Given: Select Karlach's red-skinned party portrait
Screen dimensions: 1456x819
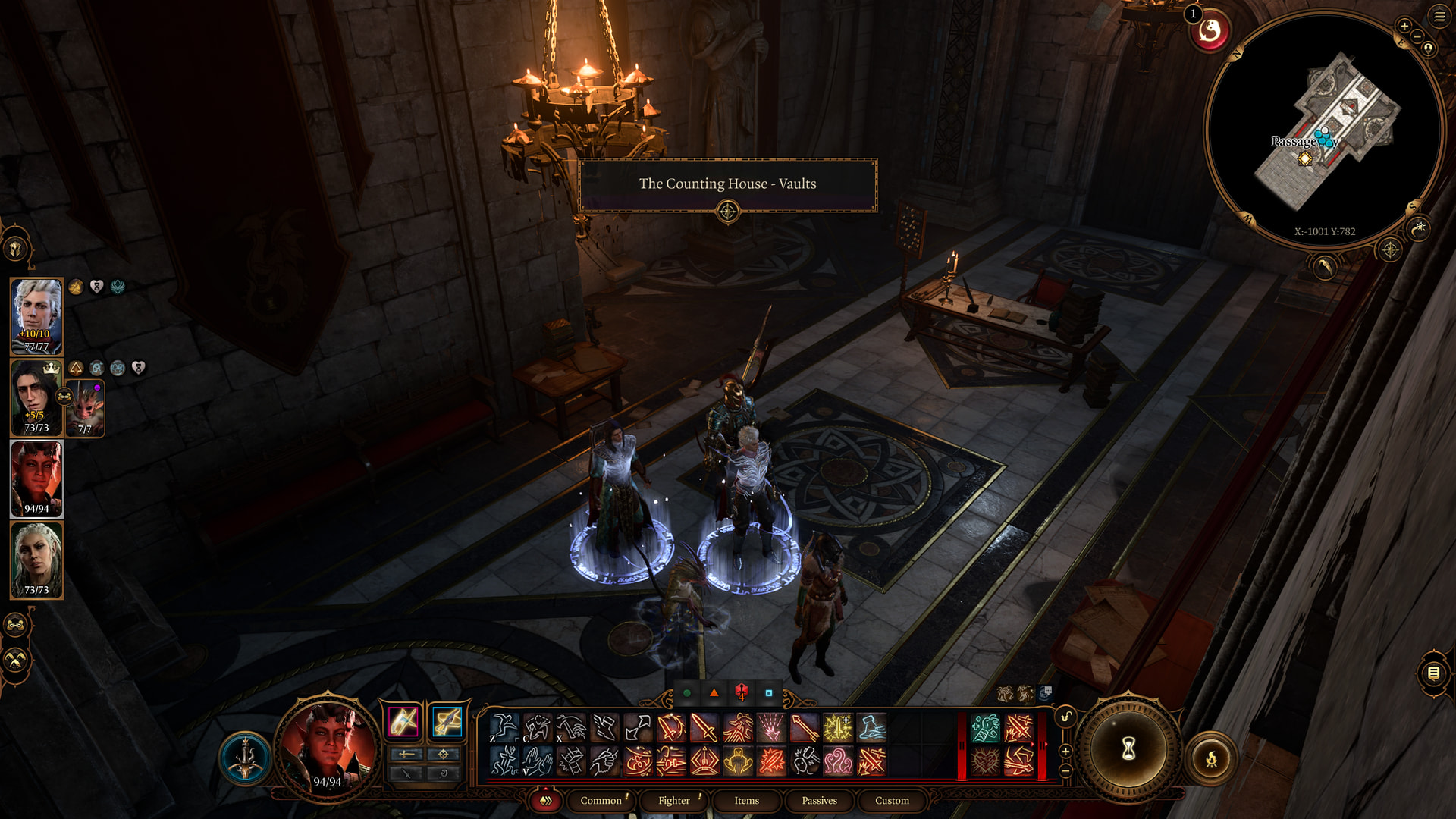Looking at the screenshot, I should 36,479.
